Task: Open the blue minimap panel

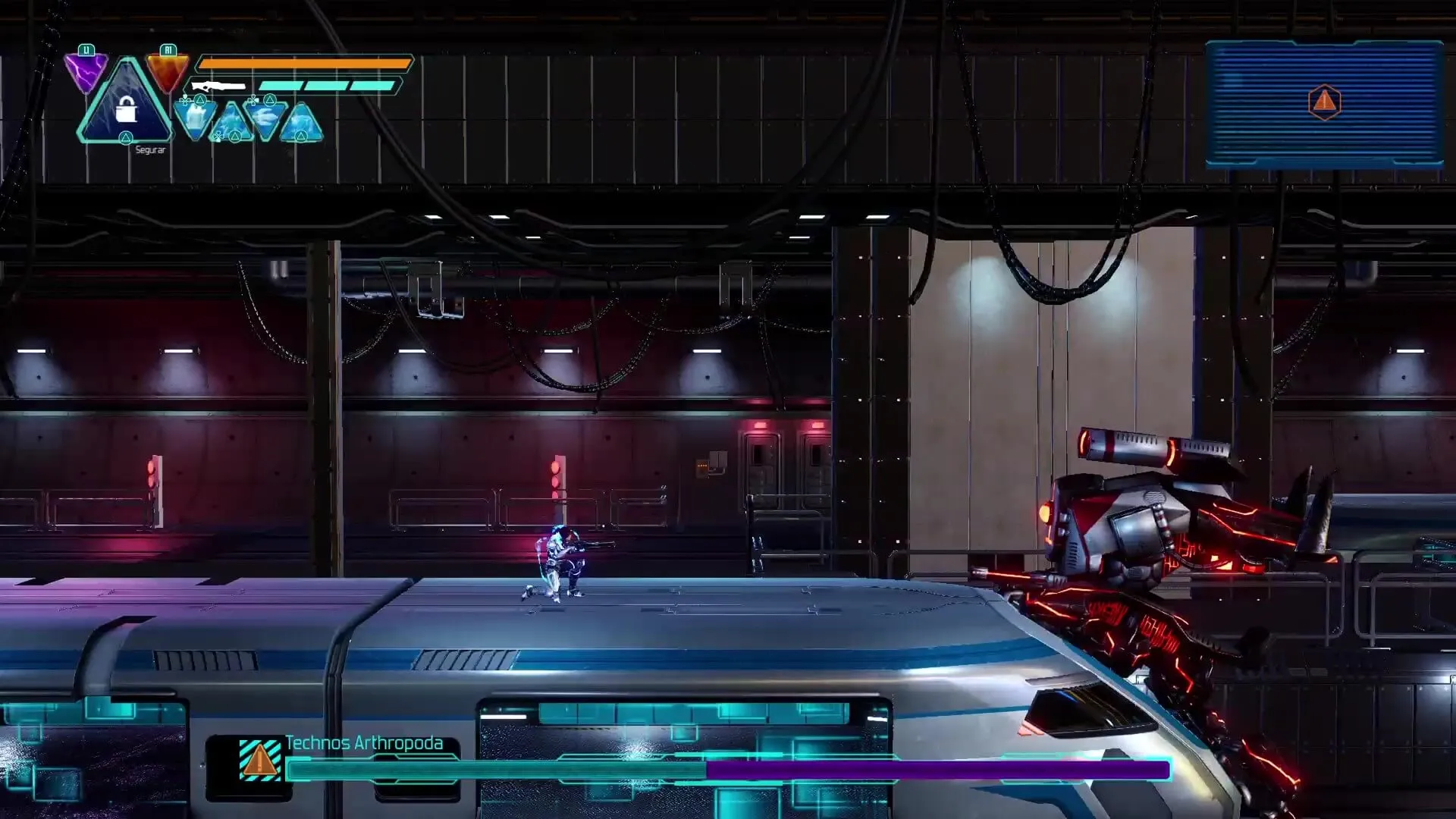Action: coord(1323,104)
